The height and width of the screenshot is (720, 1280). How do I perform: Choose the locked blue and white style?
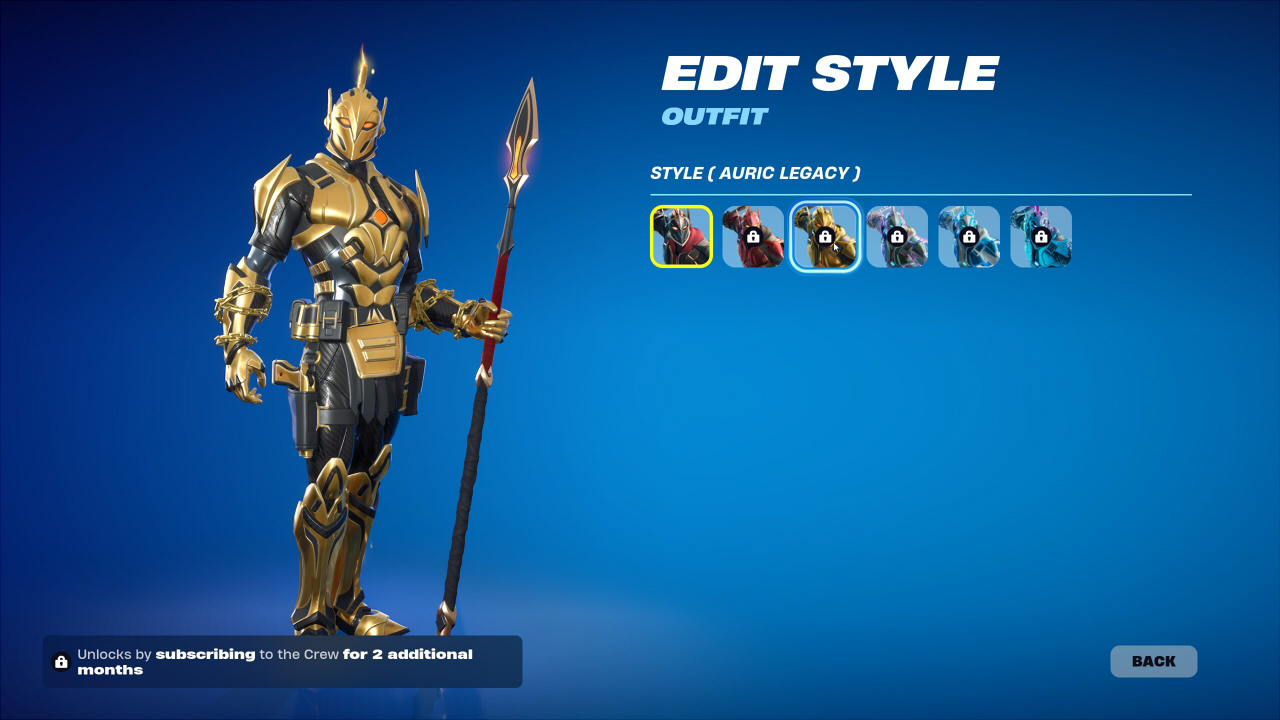coord(969,237)
